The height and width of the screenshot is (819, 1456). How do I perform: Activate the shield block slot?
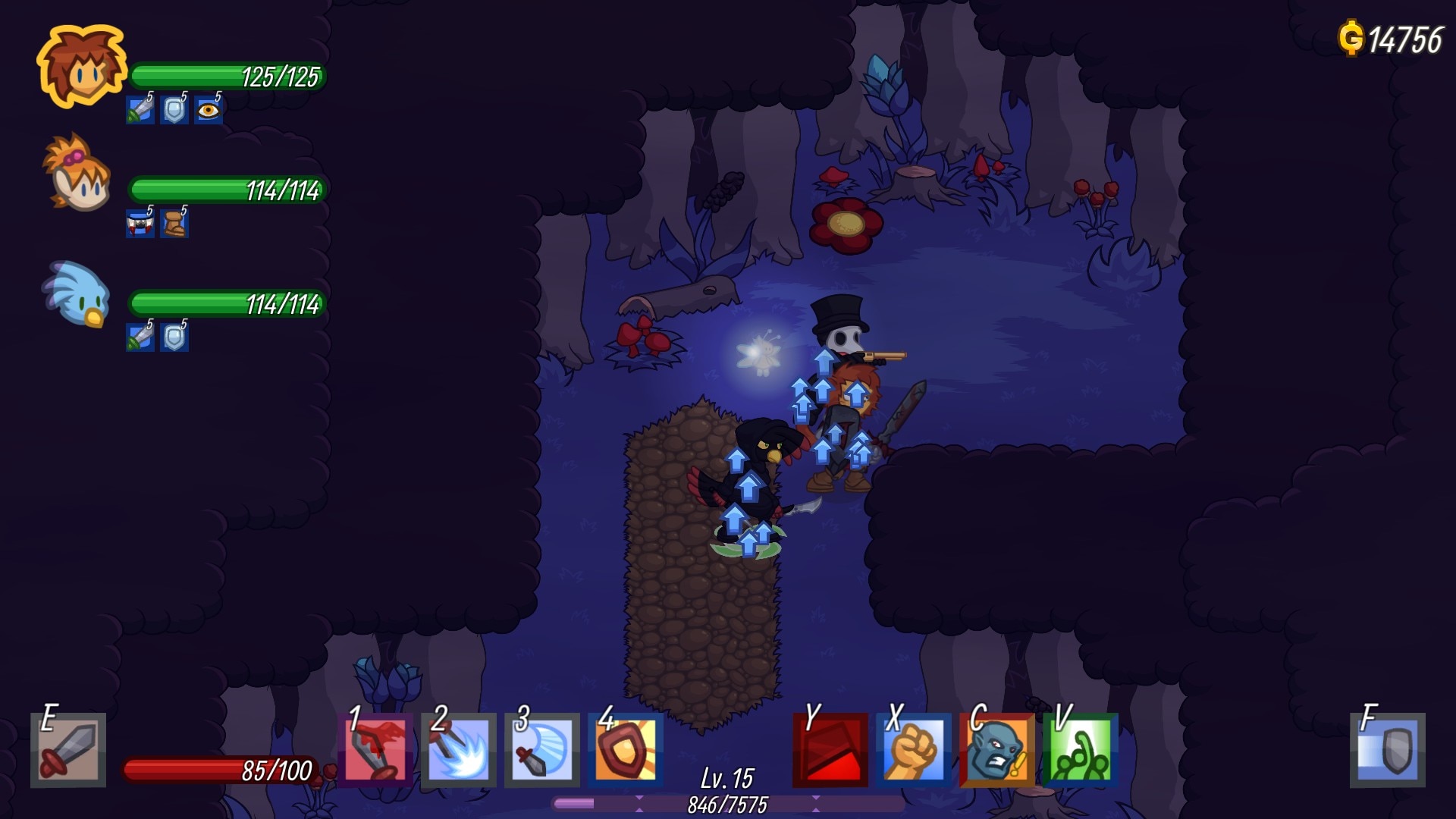coord(1388,750)
